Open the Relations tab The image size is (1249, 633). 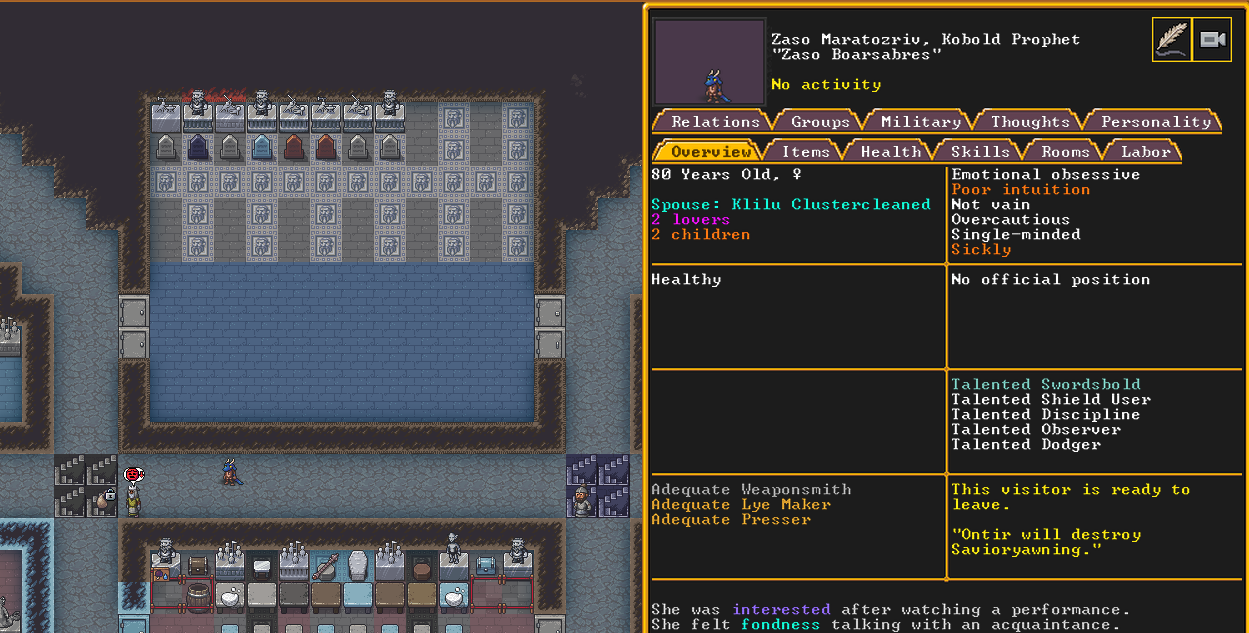coord(714,122)
